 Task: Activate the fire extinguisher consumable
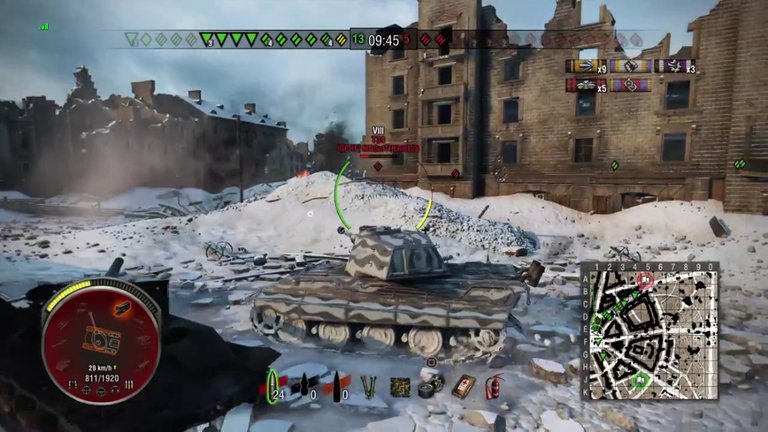493,386
